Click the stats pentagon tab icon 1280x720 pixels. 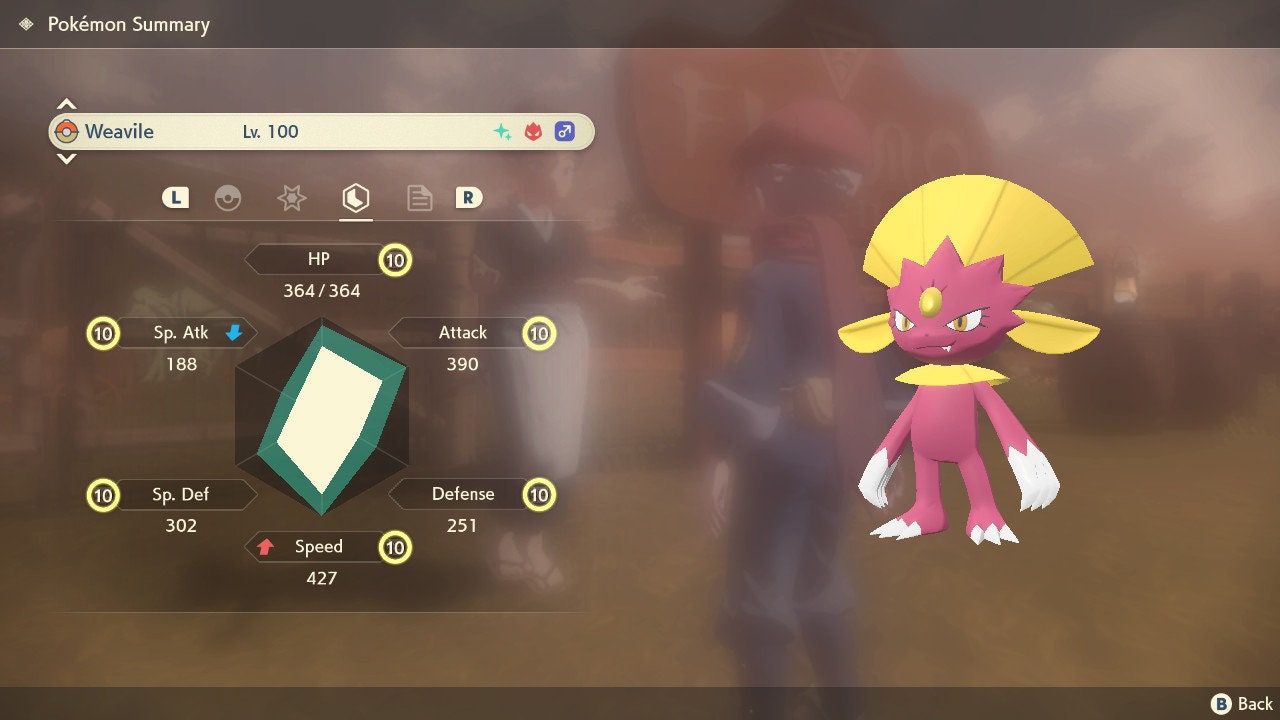(x=356, y=198)
